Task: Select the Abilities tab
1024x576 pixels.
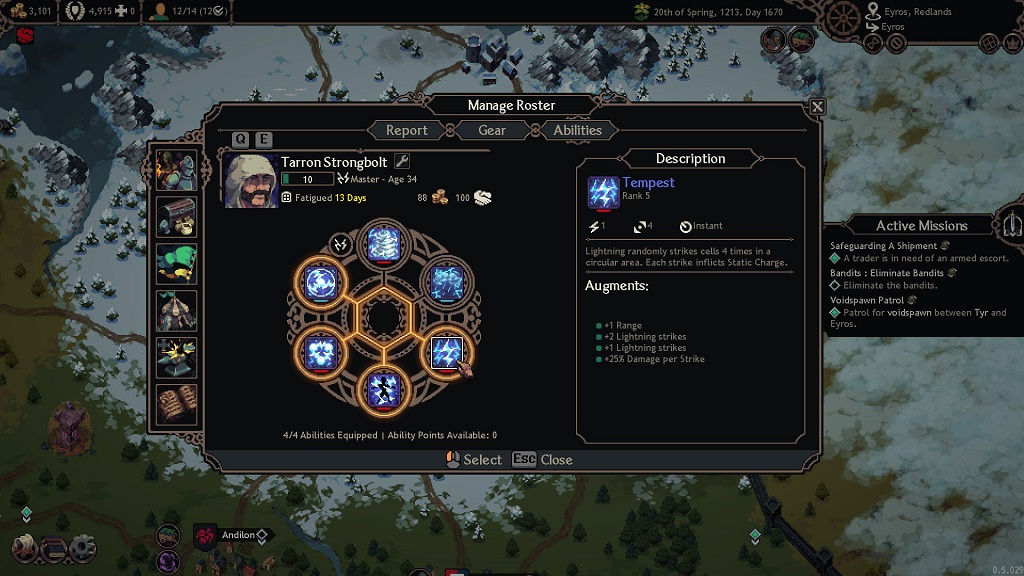Action: (578, 130)
